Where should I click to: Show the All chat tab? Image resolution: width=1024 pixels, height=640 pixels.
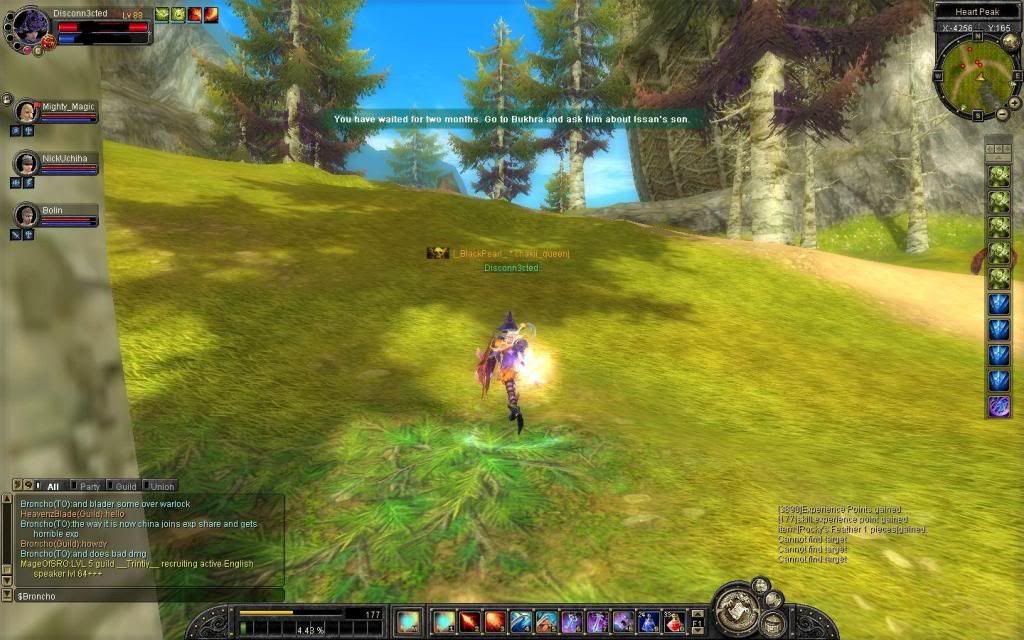coord(53,486)
